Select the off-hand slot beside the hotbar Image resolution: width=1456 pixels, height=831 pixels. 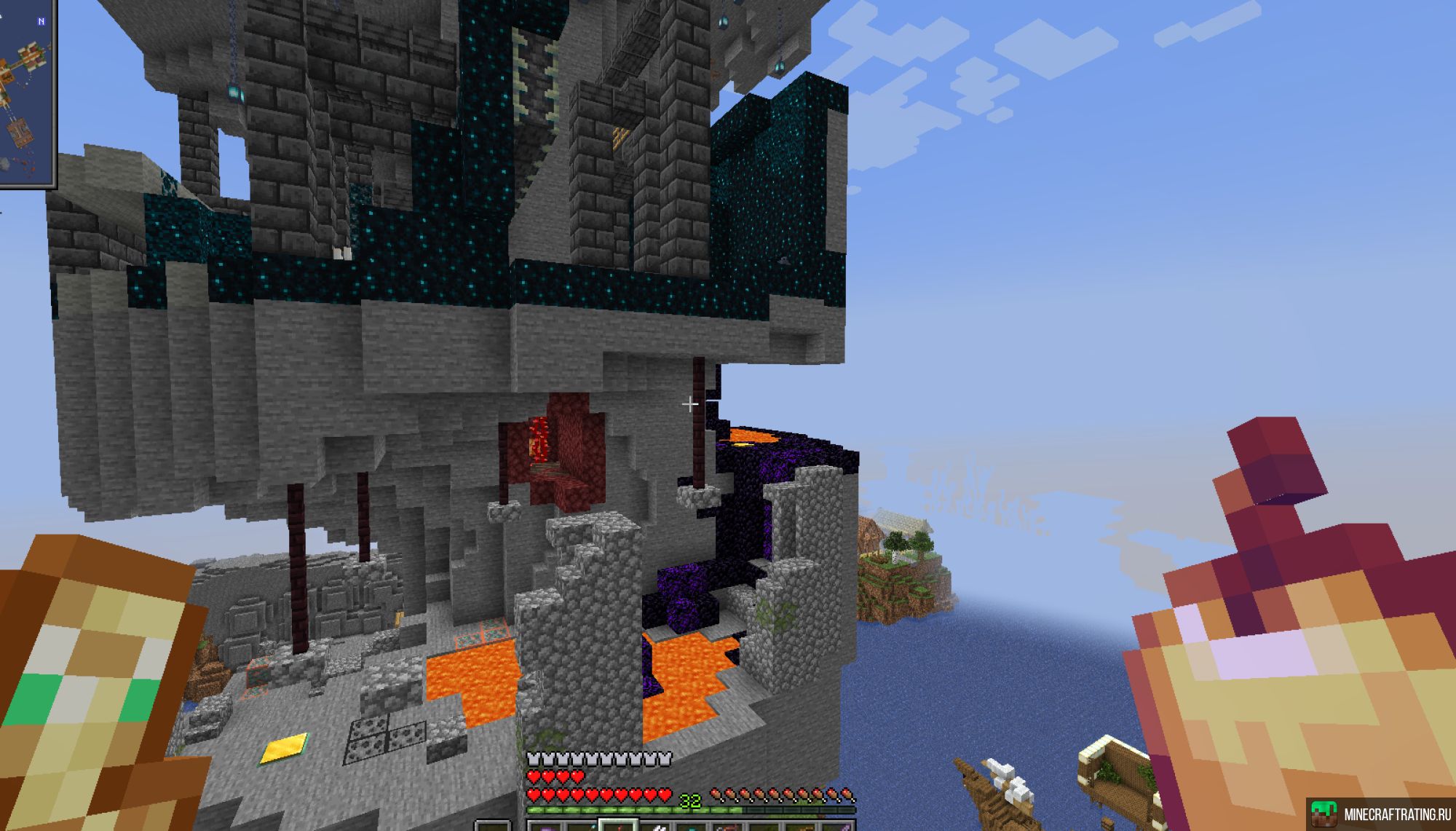pyautogui.click(x=493, y=826)
